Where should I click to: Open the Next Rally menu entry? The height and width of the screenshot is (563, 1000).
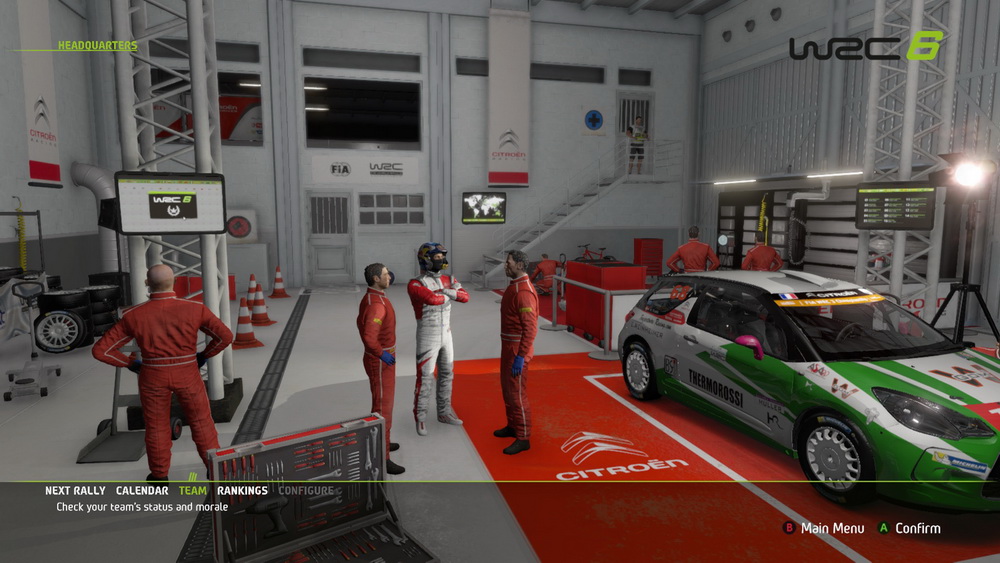pyautogui.click(x=76, y=491)
